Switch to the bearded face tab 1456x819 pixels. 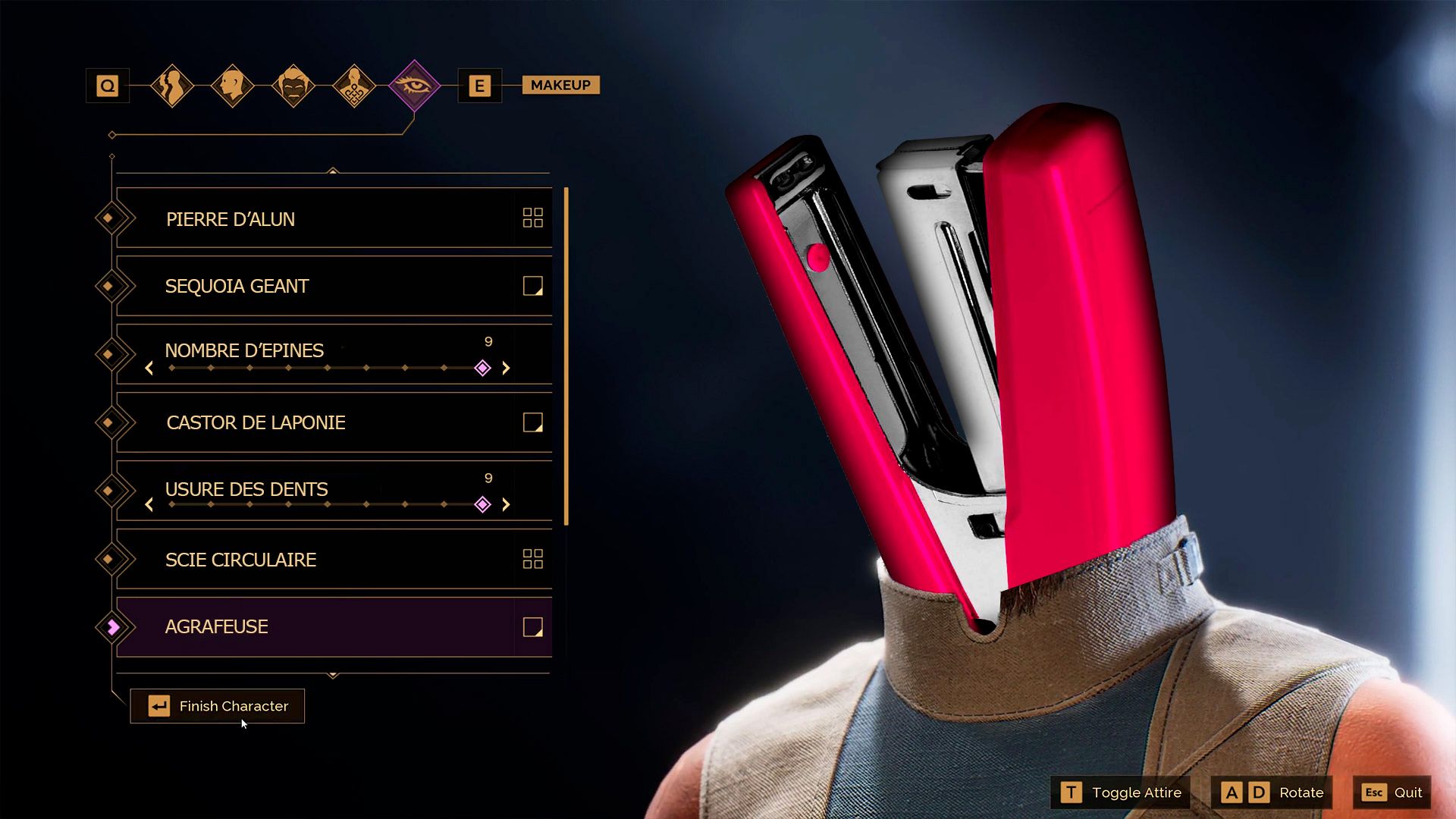click(x=293, y=86)
